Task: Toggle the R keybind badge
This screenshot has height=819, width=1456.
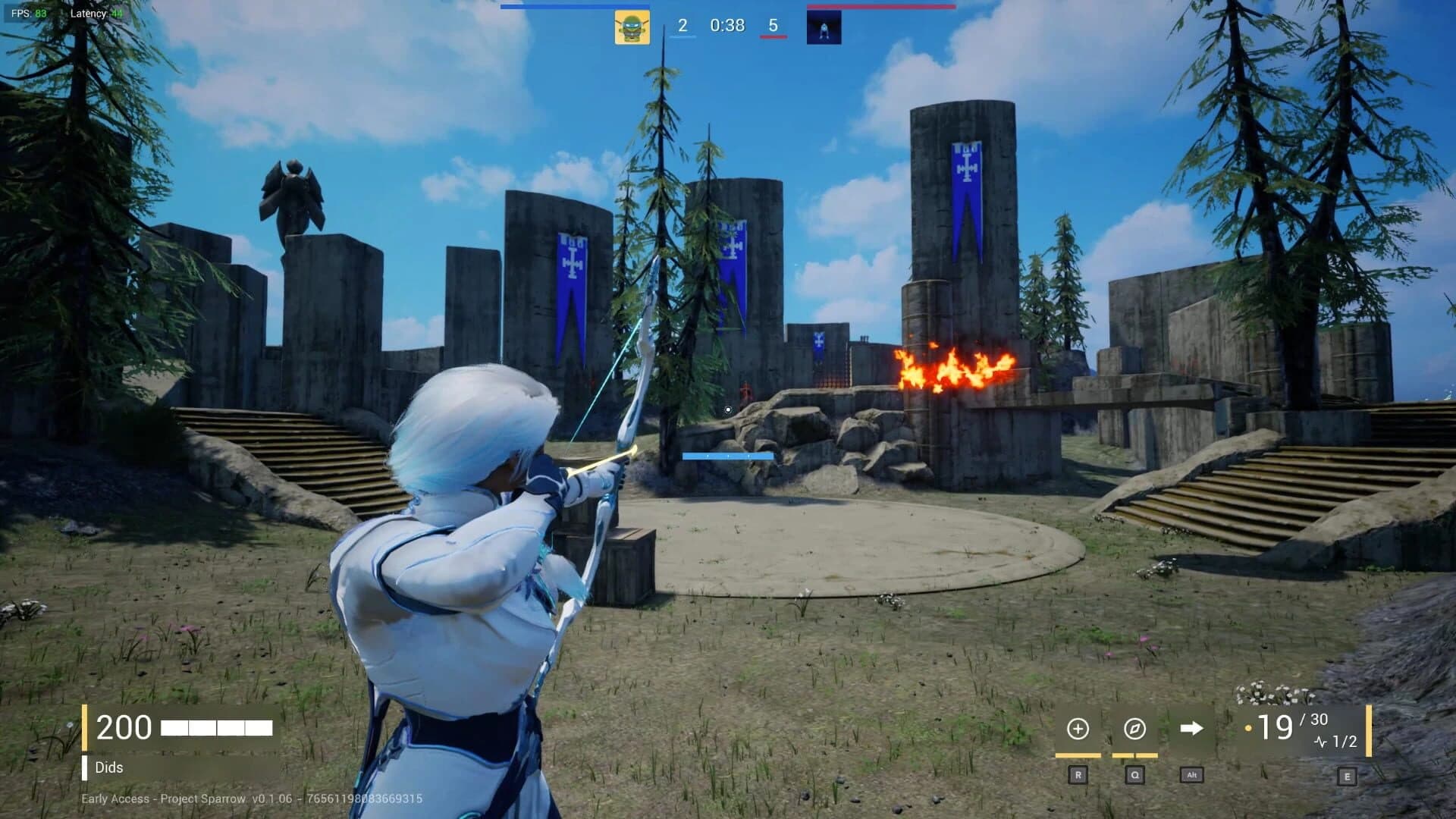Action: pos(1078,776)
